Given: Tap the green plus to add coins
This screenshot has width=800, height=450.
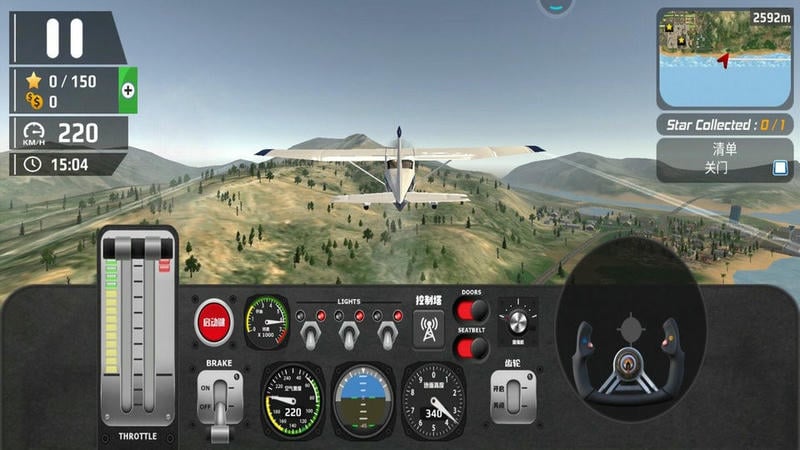Looking at the screenshot, I should click(x=128, y=90).
